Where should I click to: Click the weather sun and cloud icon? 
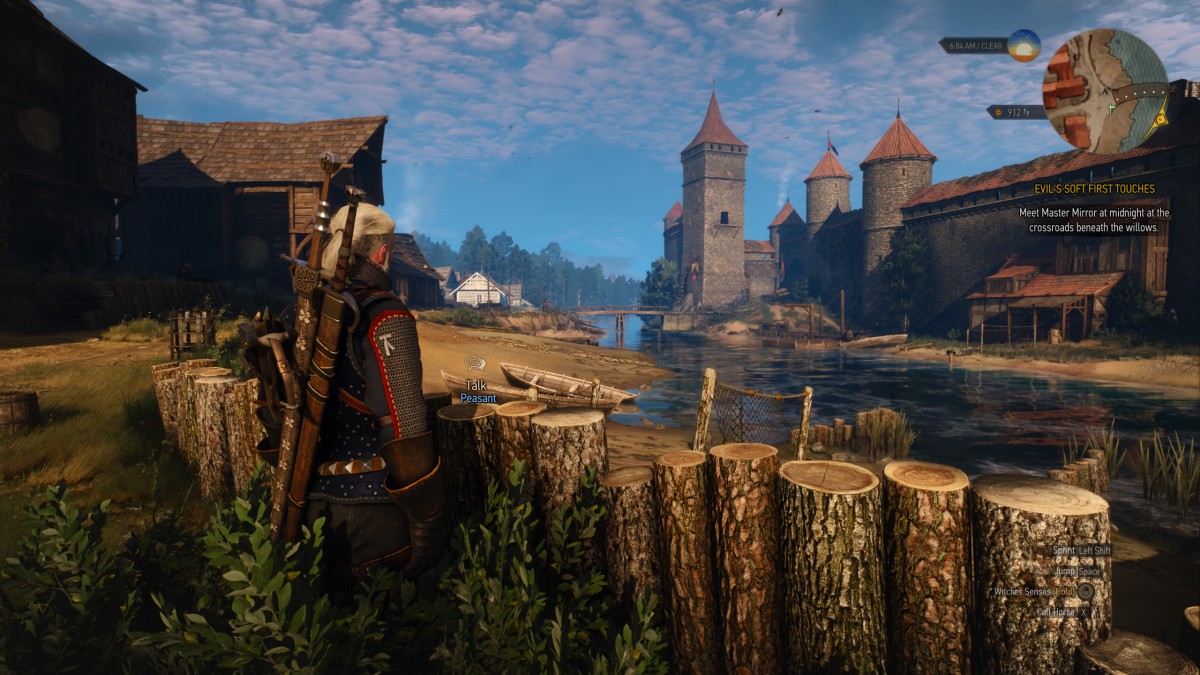point(1023,45)
